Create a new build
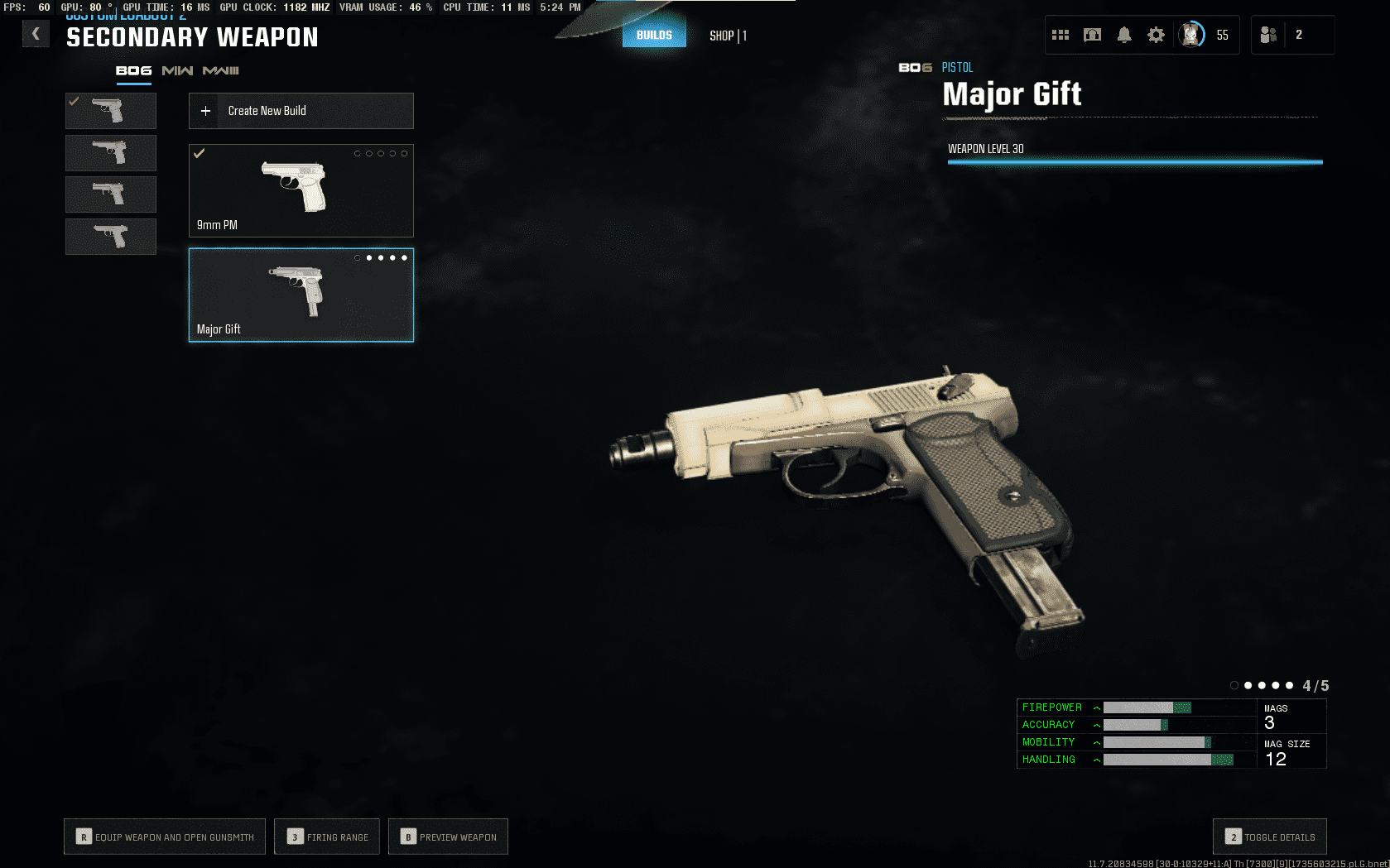The height and width of the screenshot is (868, 1390). click(301, 111)
